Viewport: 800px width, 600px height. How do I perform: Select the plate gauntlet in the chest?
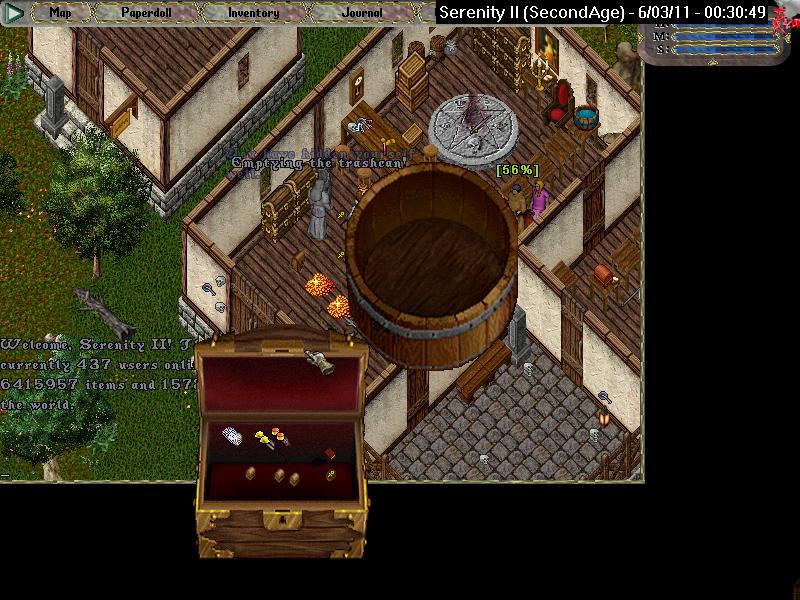pyautogui.click(x=322, y=365)
